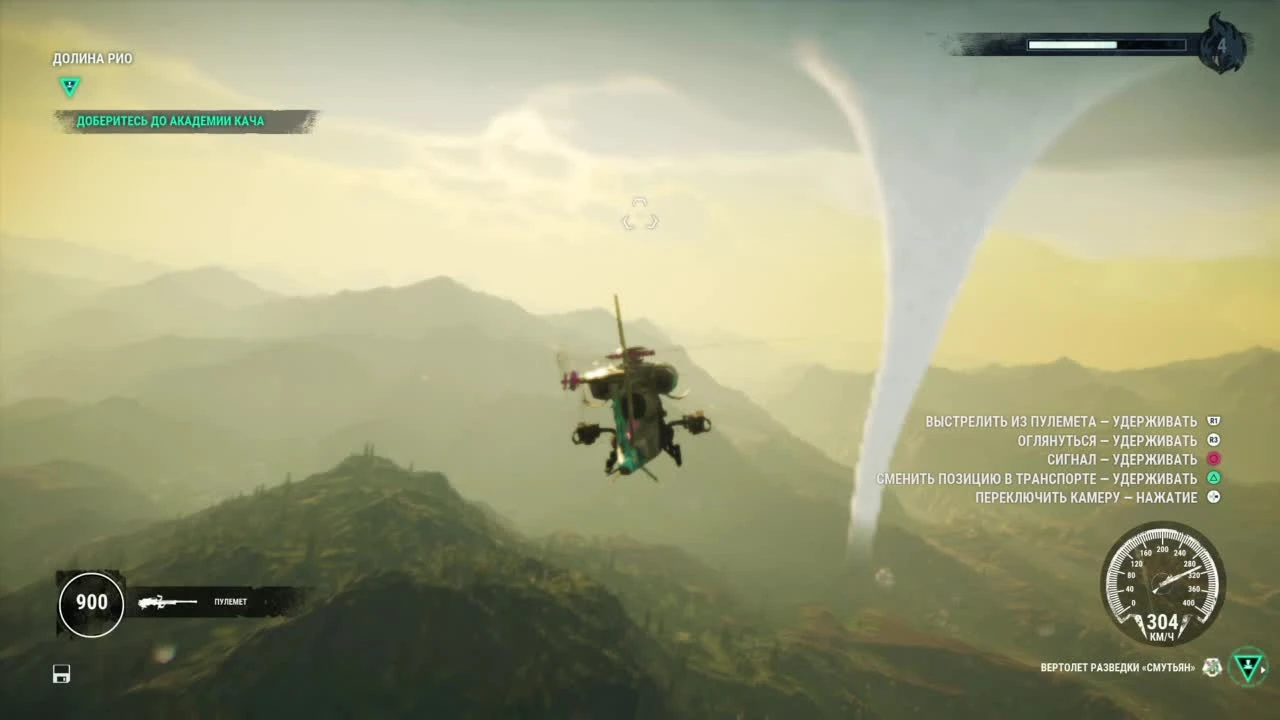Viewport: 1280px width, 720px height.
Task: Click the save indicator icon in bottom left corner
Action: click(x=61, y=674)
